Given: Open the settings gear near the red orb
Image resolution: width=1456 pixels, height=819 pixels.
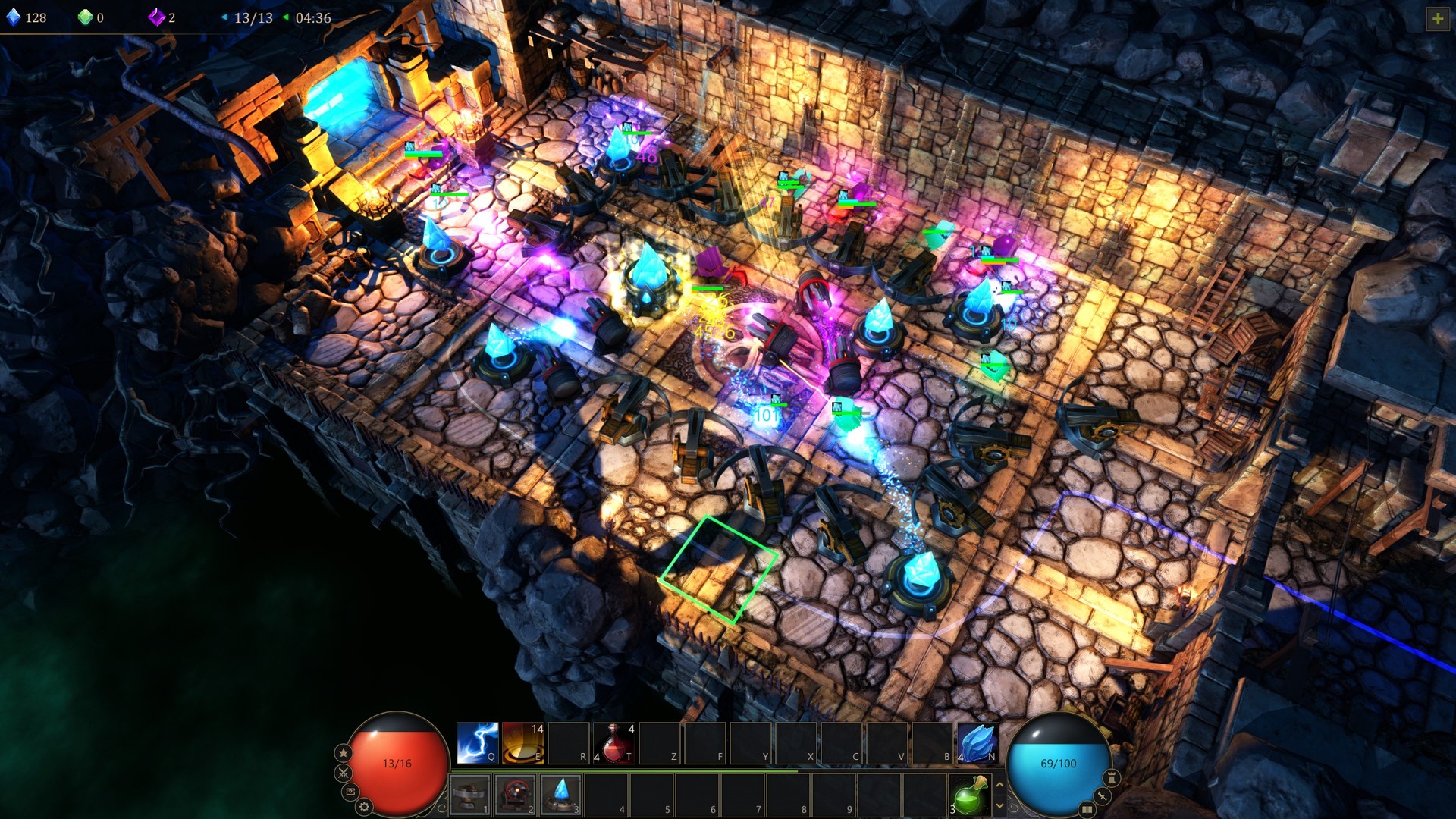Looking at the screenshot, I should [x=364, y=806].
